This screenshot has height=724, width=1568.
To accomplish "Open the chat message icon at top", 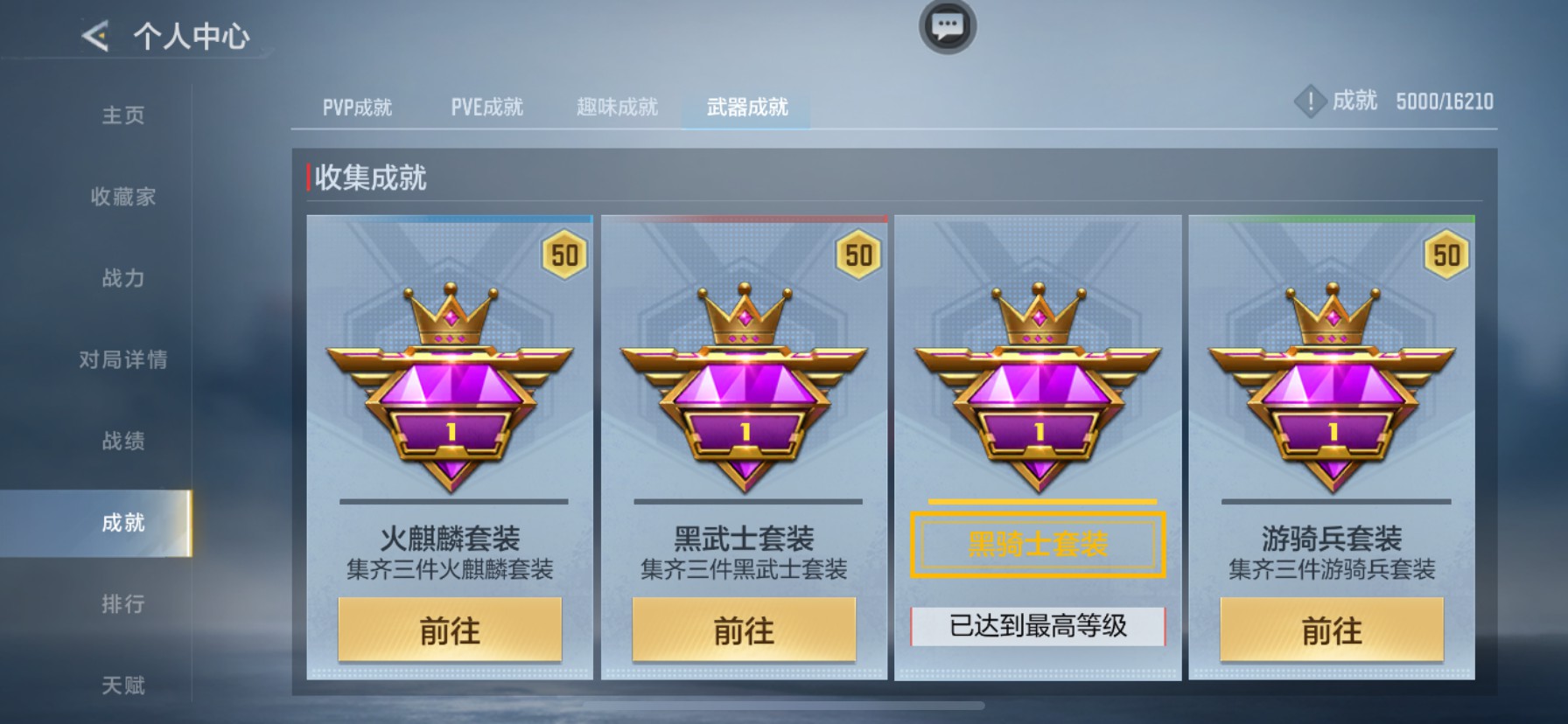I will point(947,26).
